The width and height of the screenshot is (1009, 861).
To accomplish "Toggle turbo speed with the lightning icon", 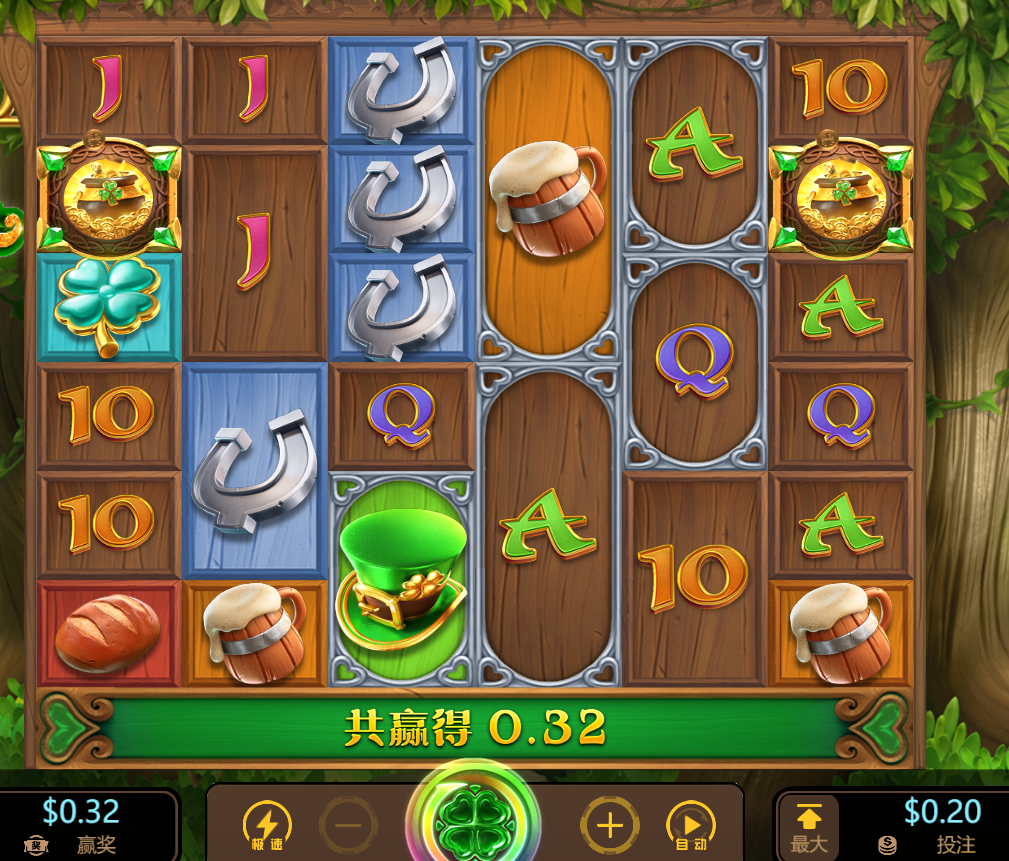I will (x=267, y=826).
